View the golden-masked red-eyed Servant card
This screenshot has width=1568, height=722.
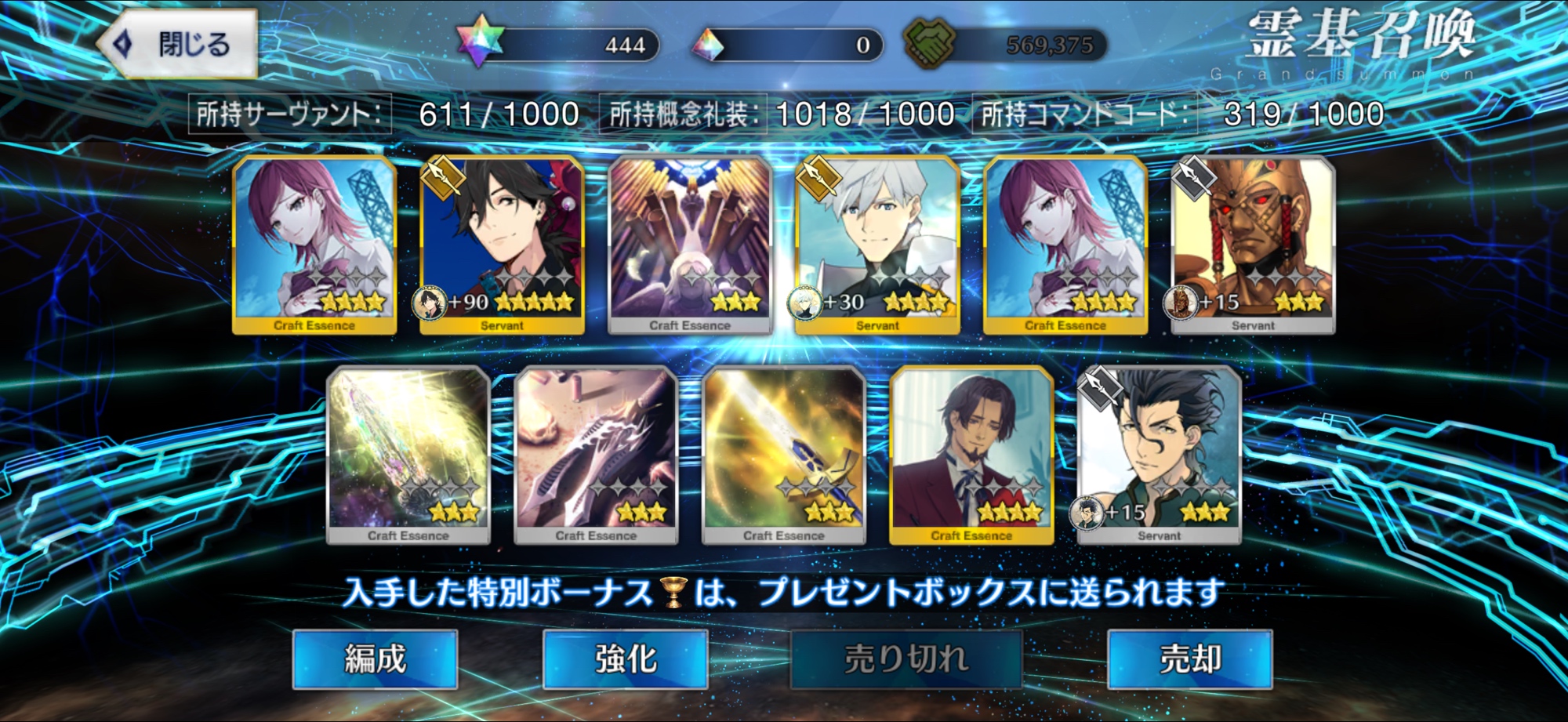click(x=1253, y=245)
